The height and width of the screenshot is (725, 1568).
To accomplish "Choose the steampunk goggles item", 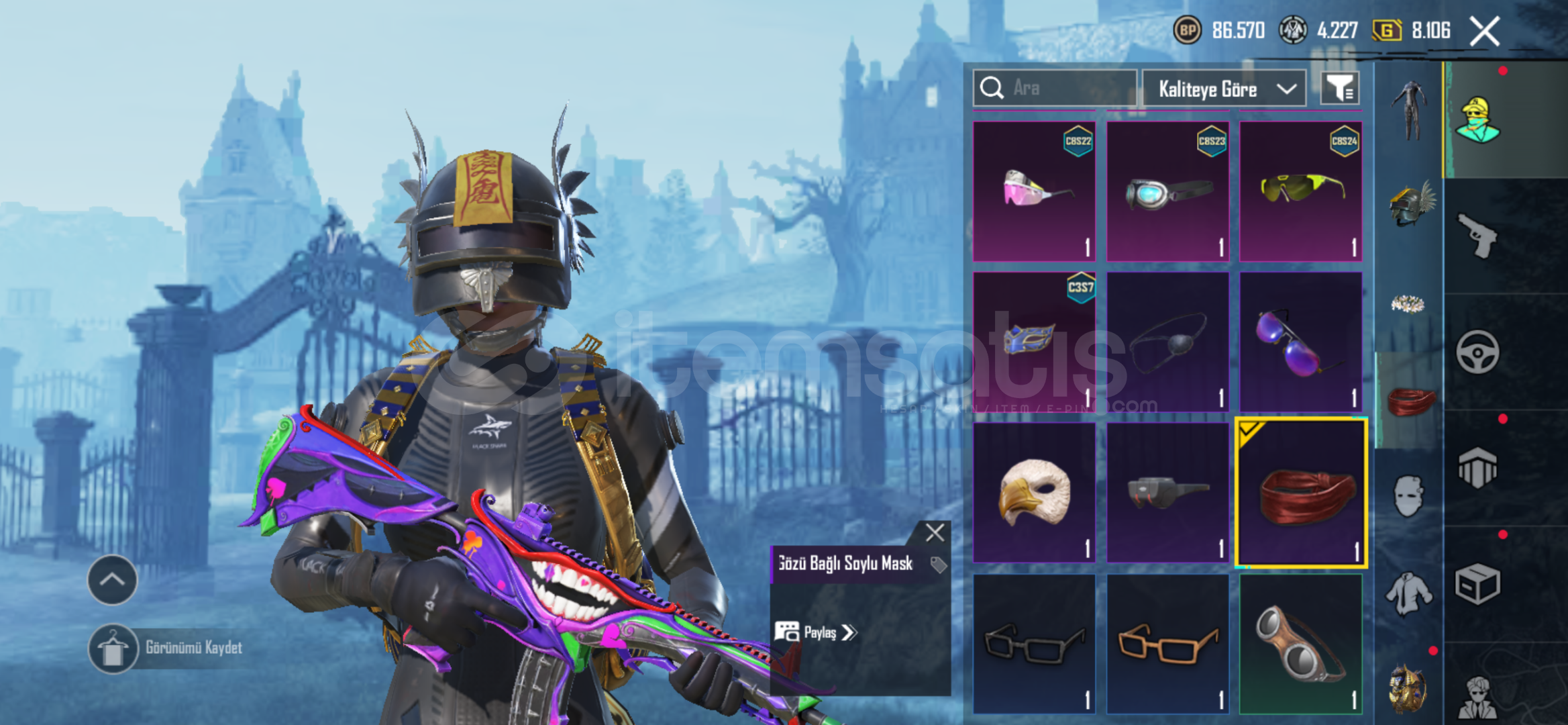I will pyautogui.click(x=1300, y=643).
